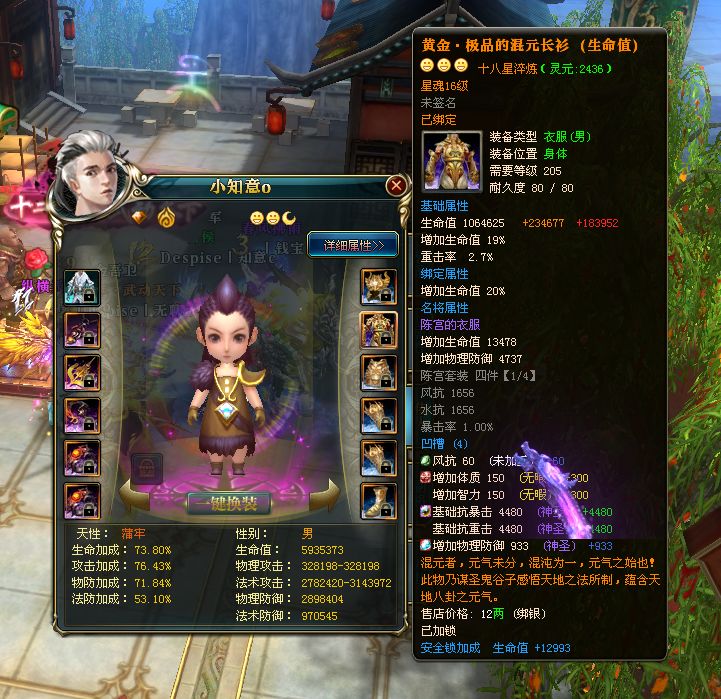Select the golden helmet slot above the armor
This screenshot has width=721, height=699.
coord(377,285)
